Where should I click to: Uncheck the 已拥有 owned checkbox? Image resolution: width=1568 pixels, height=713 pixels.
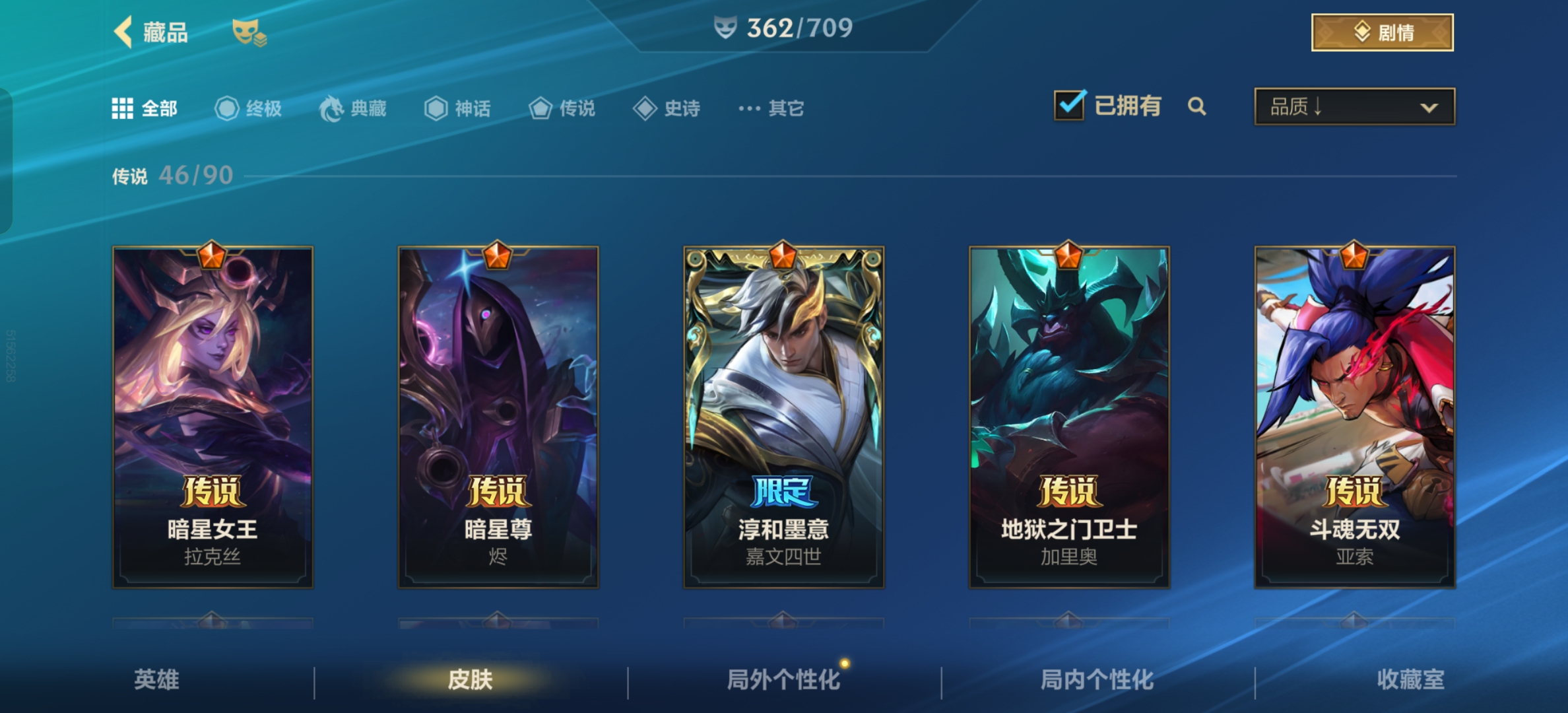pos(1068,106)
